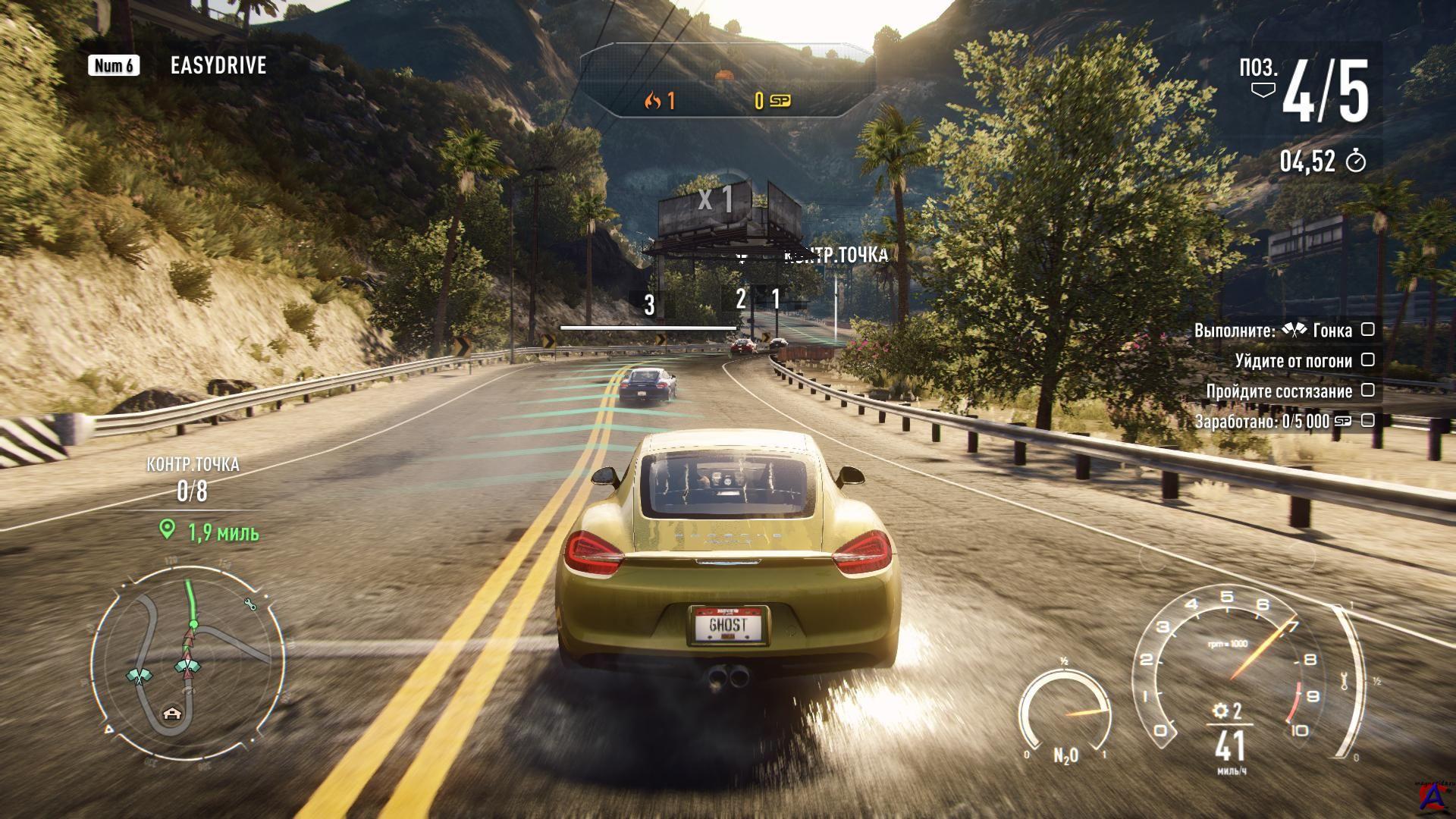Select the wrench repair shop marker on minimap
Image resolution: width=1456 pixels, height=819 pixels.
coord(250,604)
